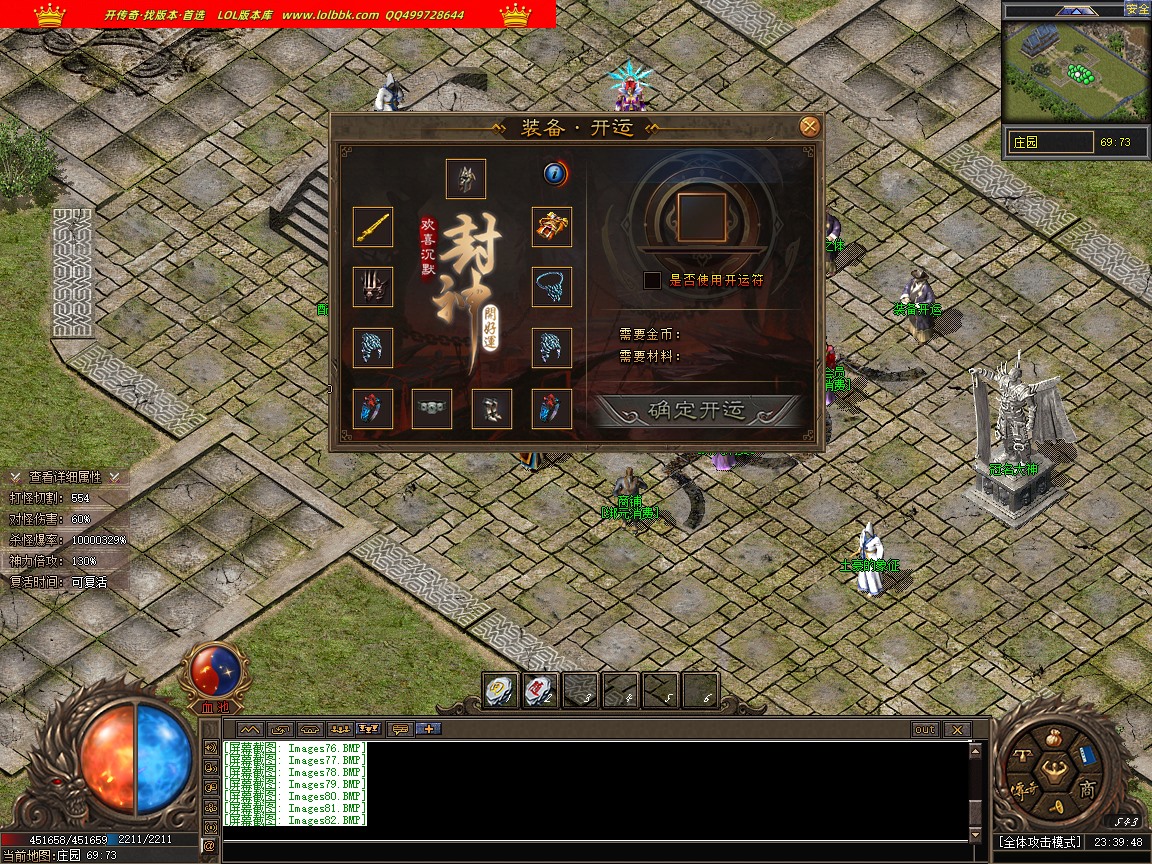The image size is (1152, 864).
Task: Use the first hotbar scroll item
Action: pyautogui.click(x=500, y=690)
